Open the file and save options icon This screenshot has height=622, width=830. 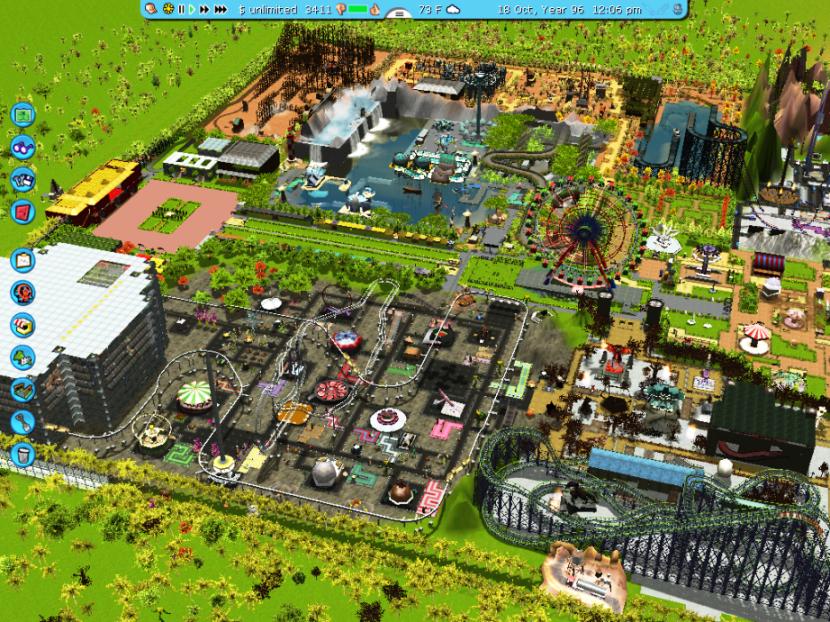coord(22,180)
